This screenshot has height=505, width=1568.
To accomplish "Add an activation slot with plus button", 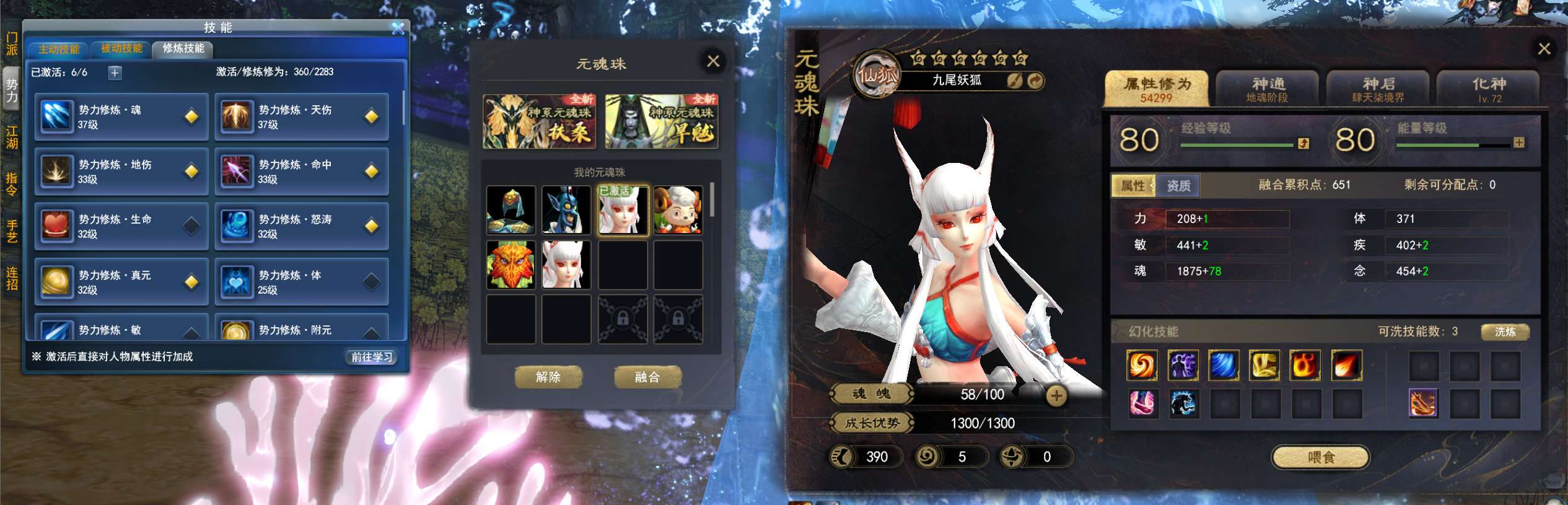I will [115, 73].
